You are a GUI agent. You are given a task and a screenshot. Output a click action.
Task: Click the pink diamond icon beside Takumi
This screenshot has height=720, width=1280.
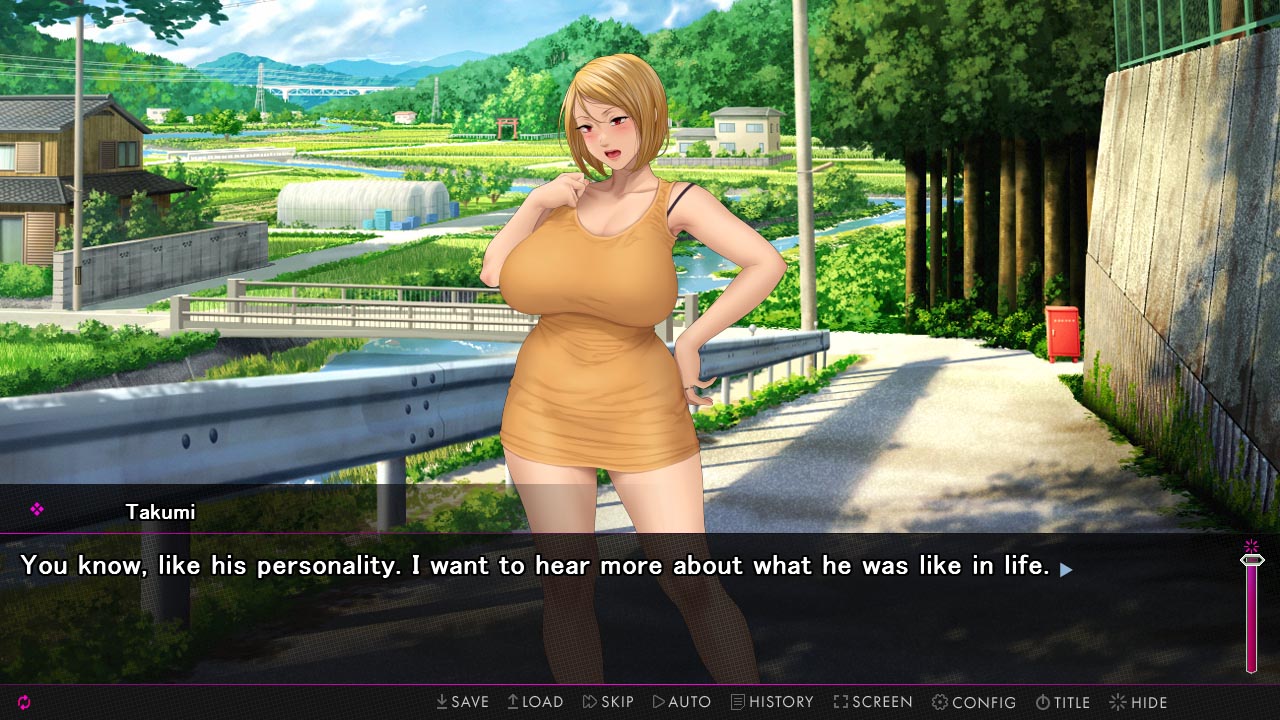[x=37, y=510]
